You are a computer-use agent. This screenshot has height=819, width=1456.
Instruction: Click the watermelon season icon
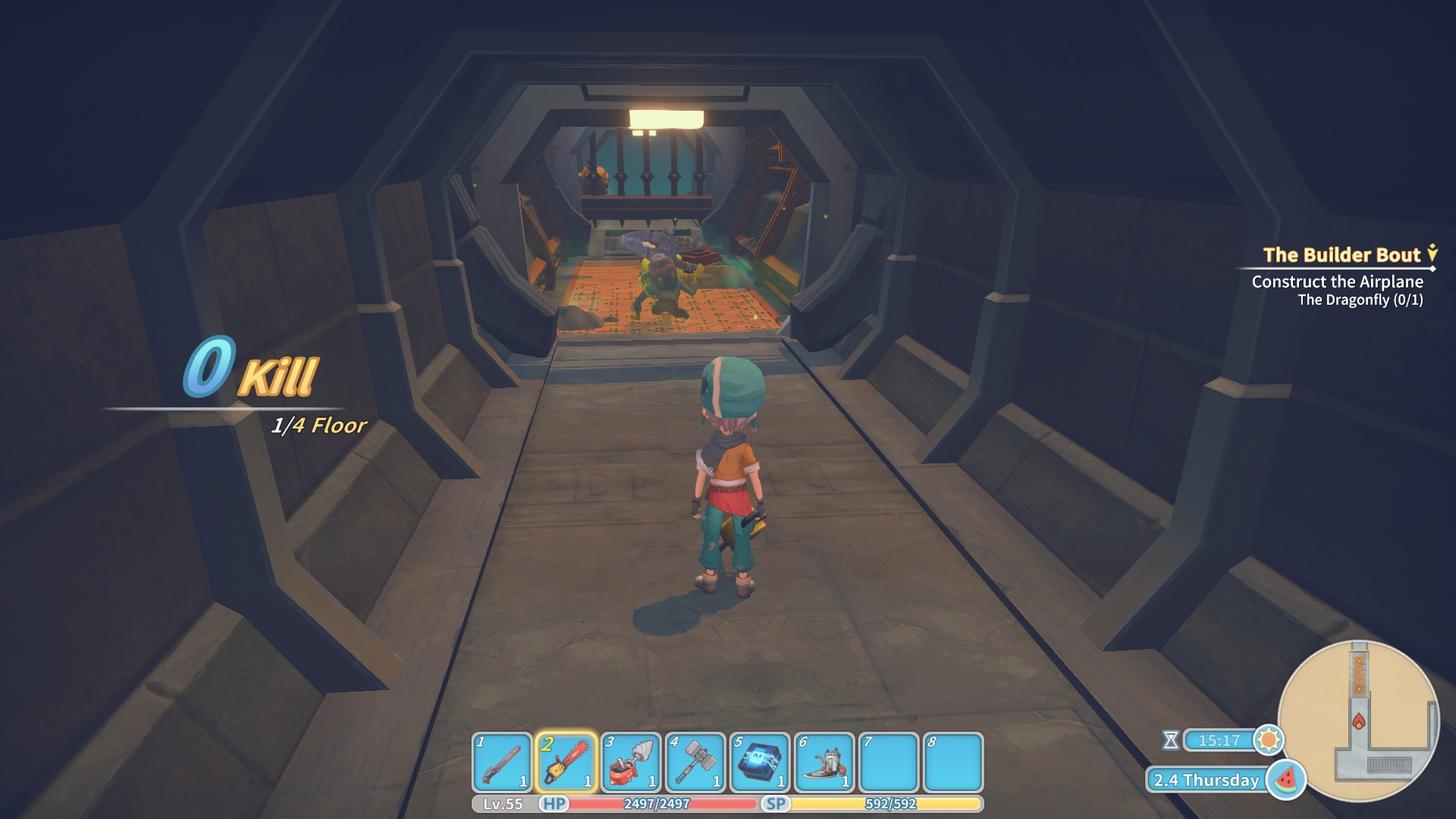(1286, 779)
